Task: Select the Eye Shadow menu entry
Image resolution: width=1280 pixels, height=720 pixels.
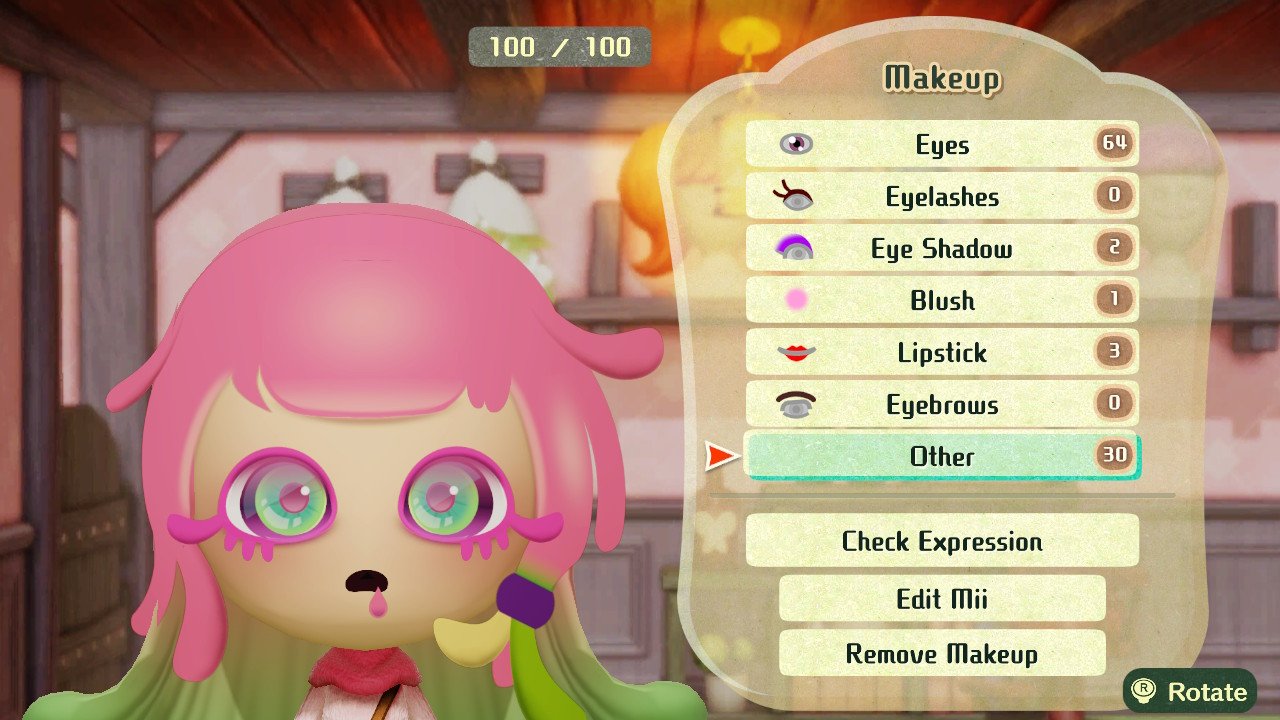Action: [940, 248]
